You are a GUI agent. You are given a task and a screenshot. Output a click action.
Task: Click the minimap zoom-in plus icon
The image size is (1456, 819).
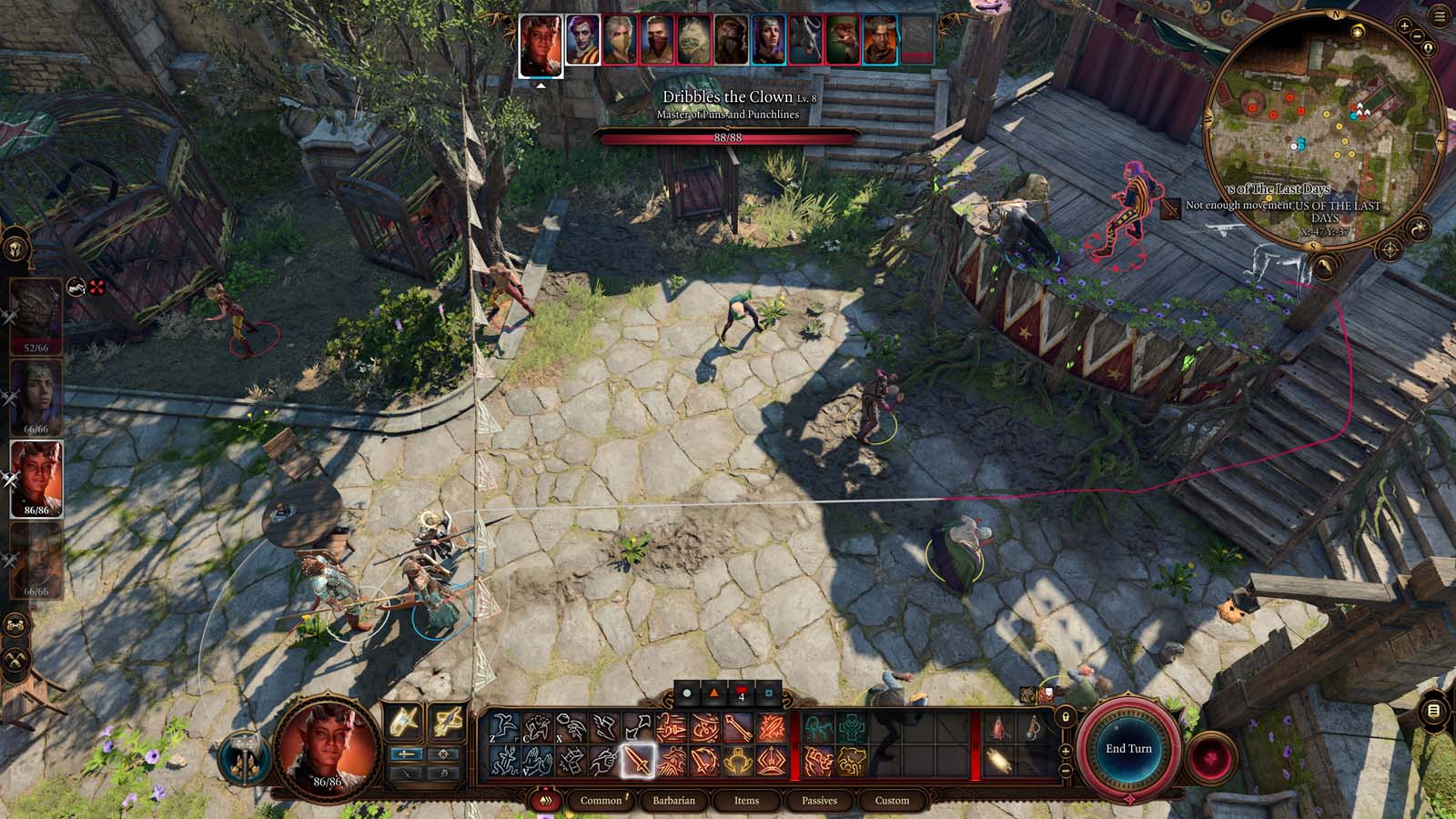tap(1404, 25)
